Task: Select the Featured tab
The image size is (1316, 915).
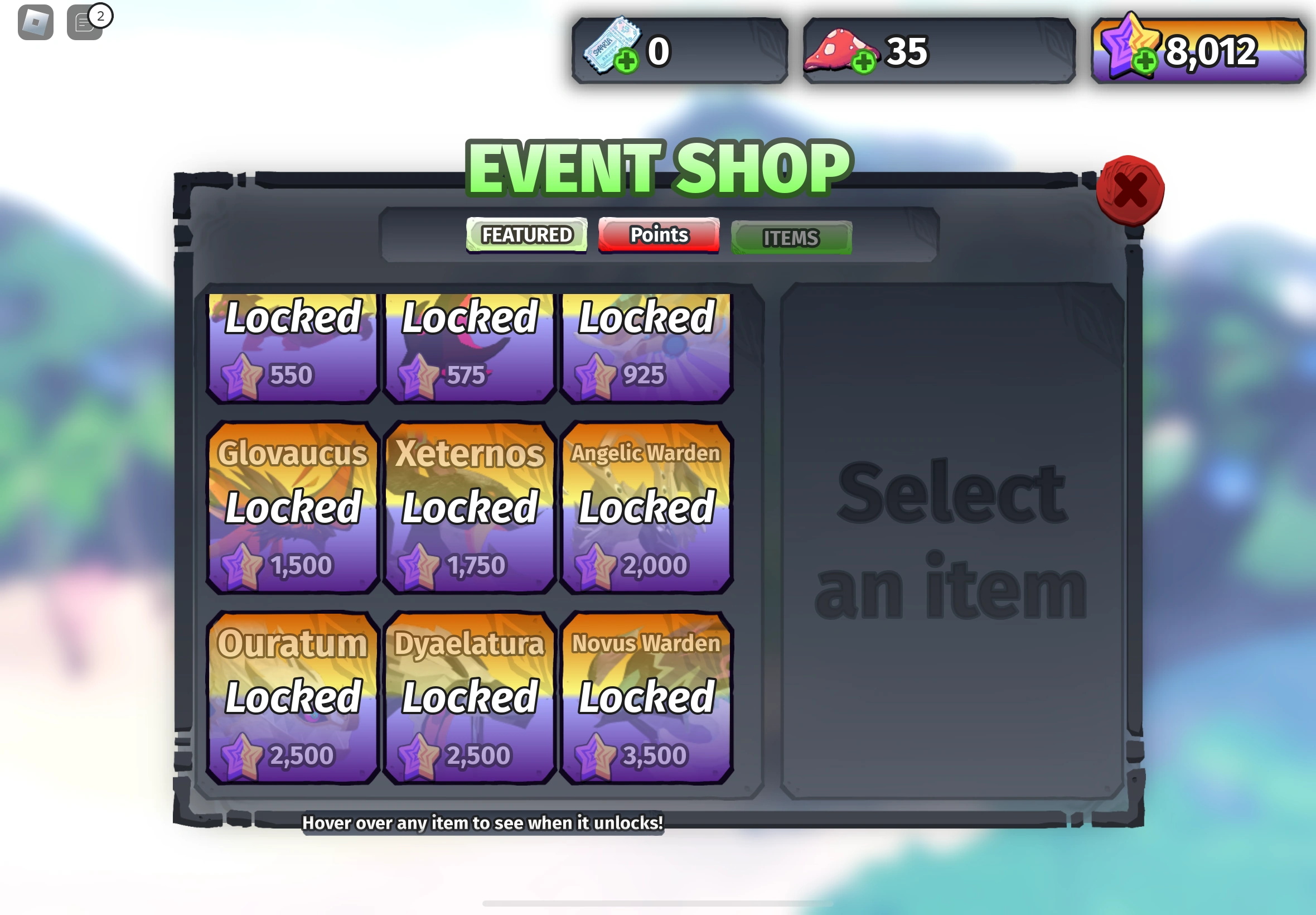Action: [526, 234]
